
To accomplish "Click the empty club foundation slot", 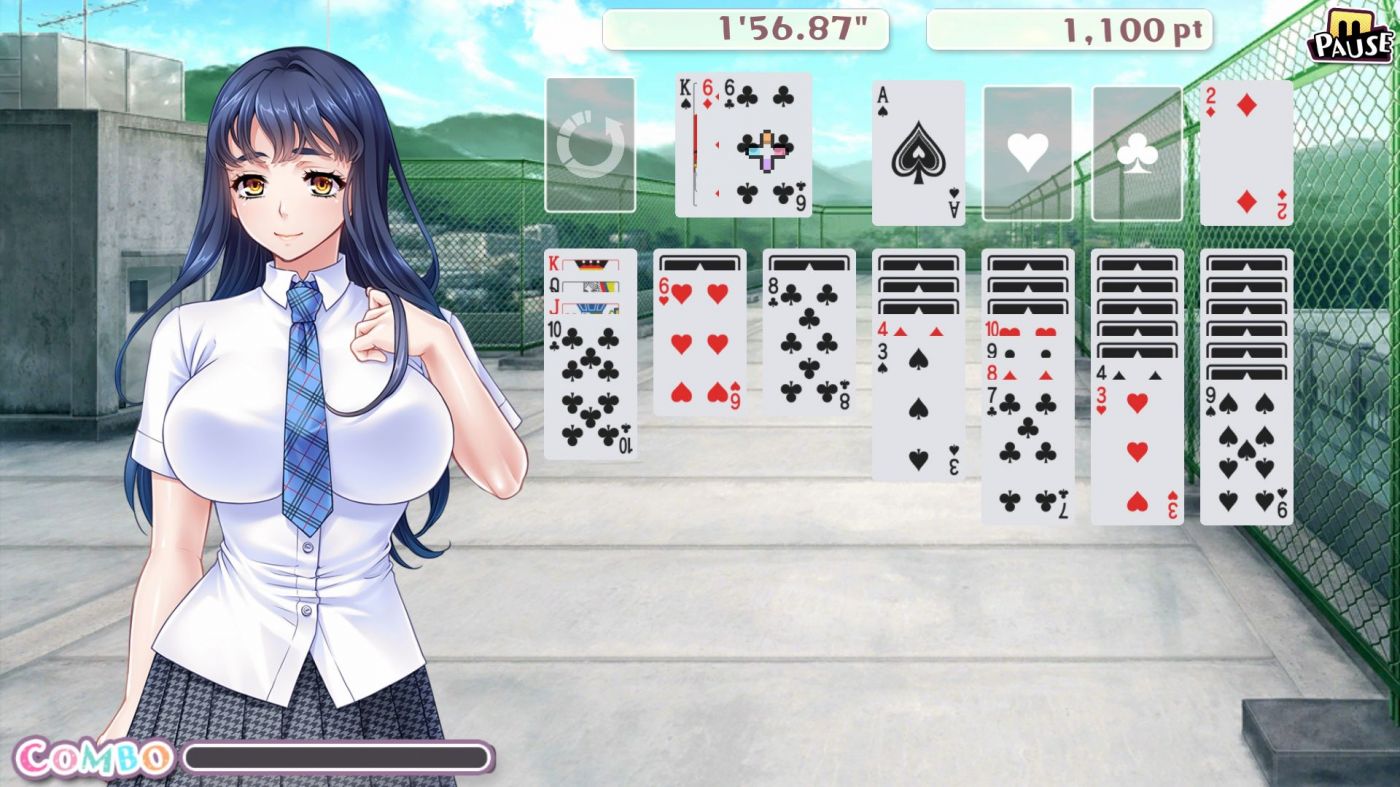I will point(1136,150).
